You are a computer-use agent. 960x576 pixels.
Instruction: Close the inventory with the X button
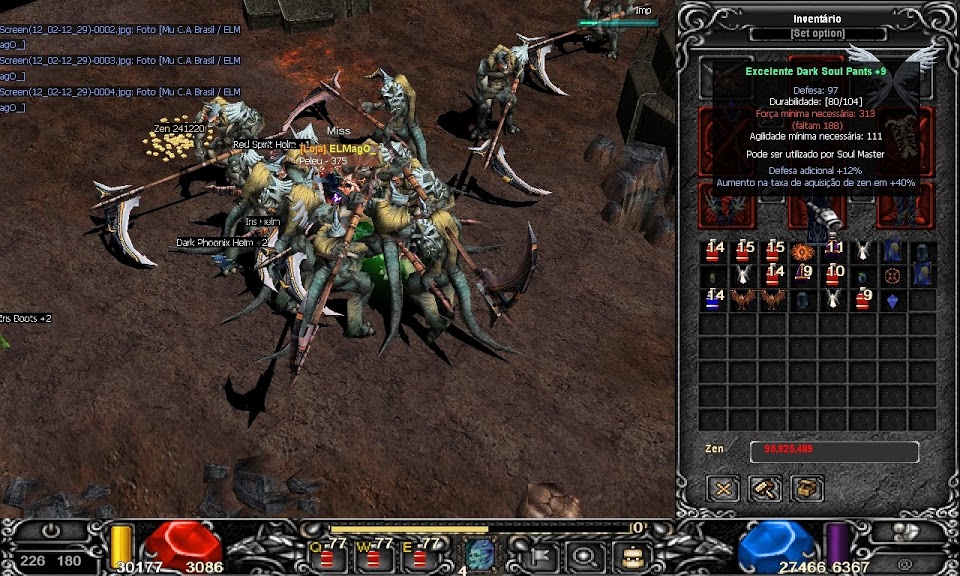[723, 488]
